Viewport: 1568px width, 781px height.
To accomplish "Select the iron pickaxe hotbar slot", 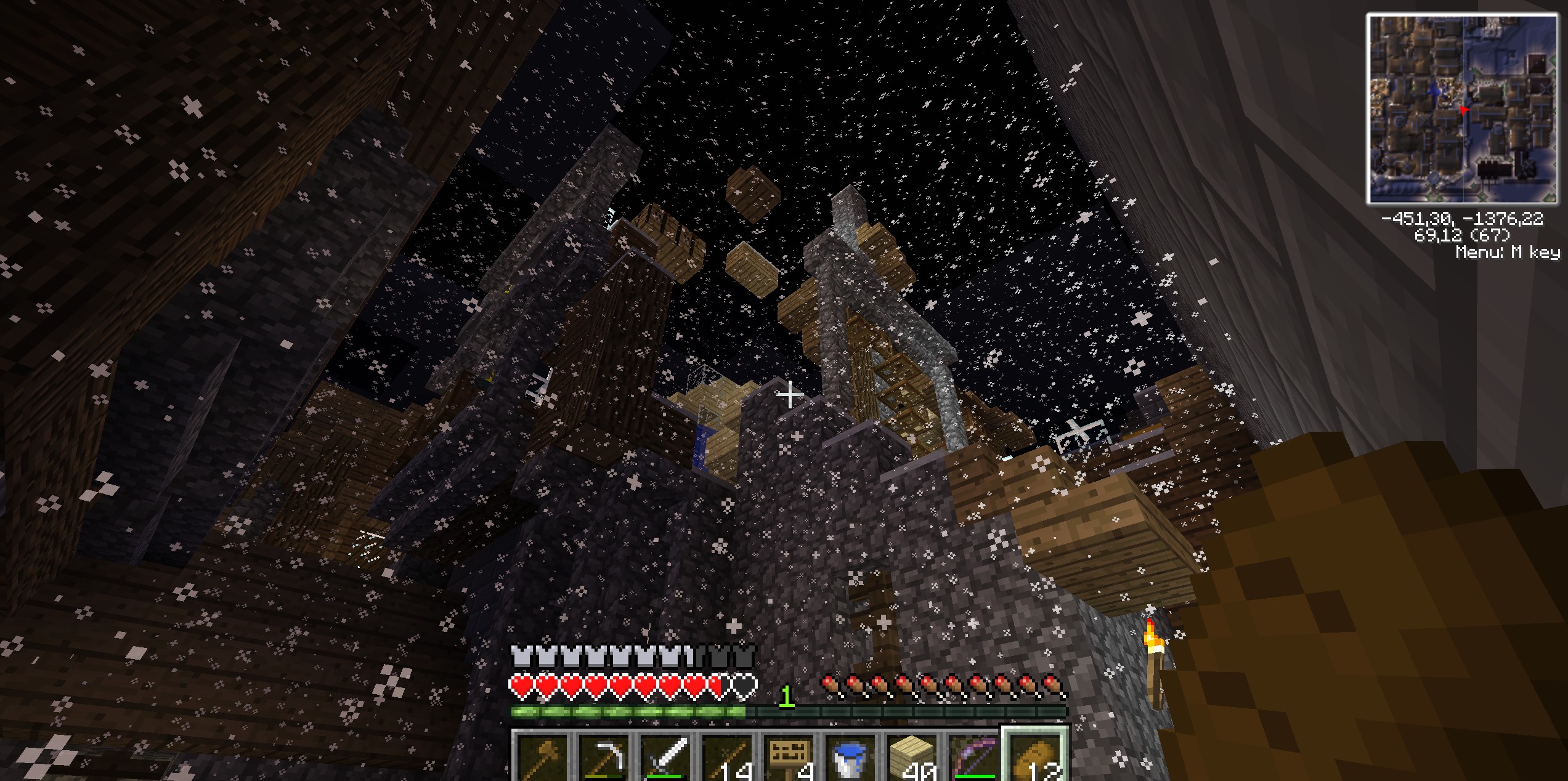I will (x=605, y=758).
